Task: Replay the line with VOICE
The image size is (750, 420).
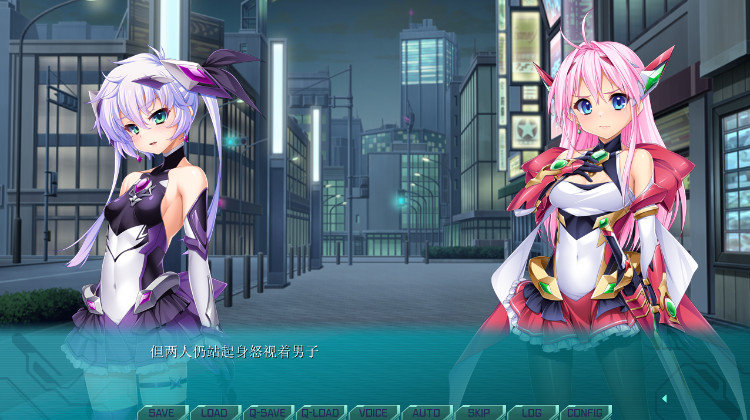Action: 373,412
